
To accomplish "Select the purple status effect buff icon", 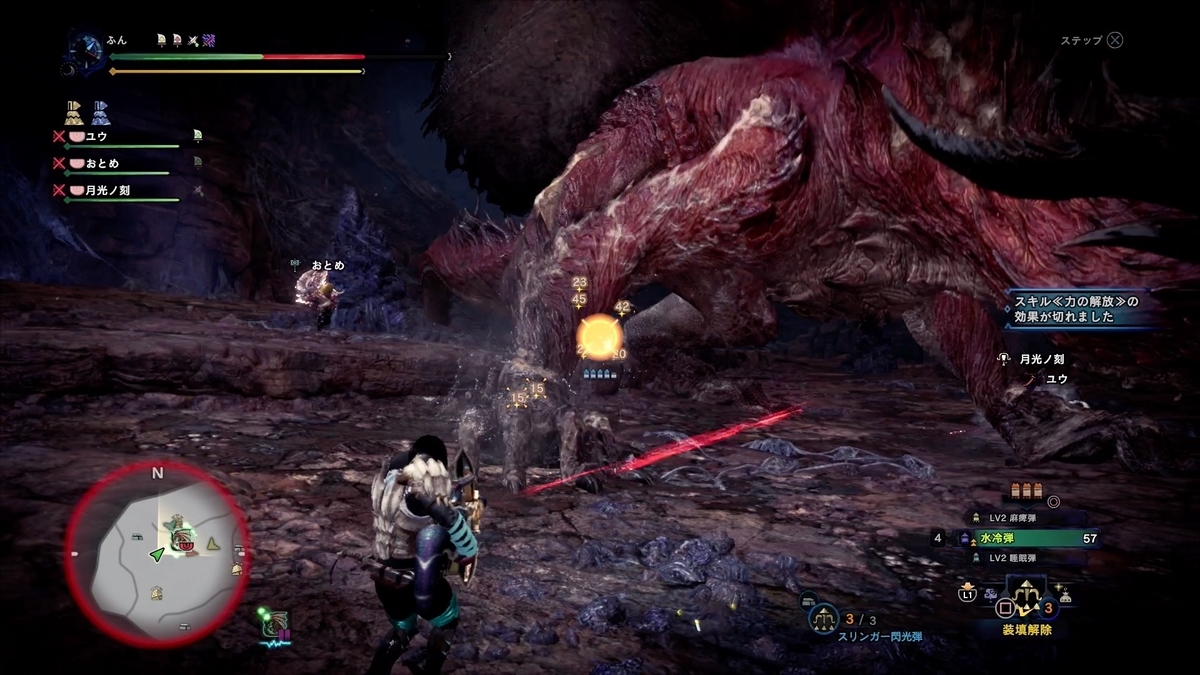I will click(209, 40).
